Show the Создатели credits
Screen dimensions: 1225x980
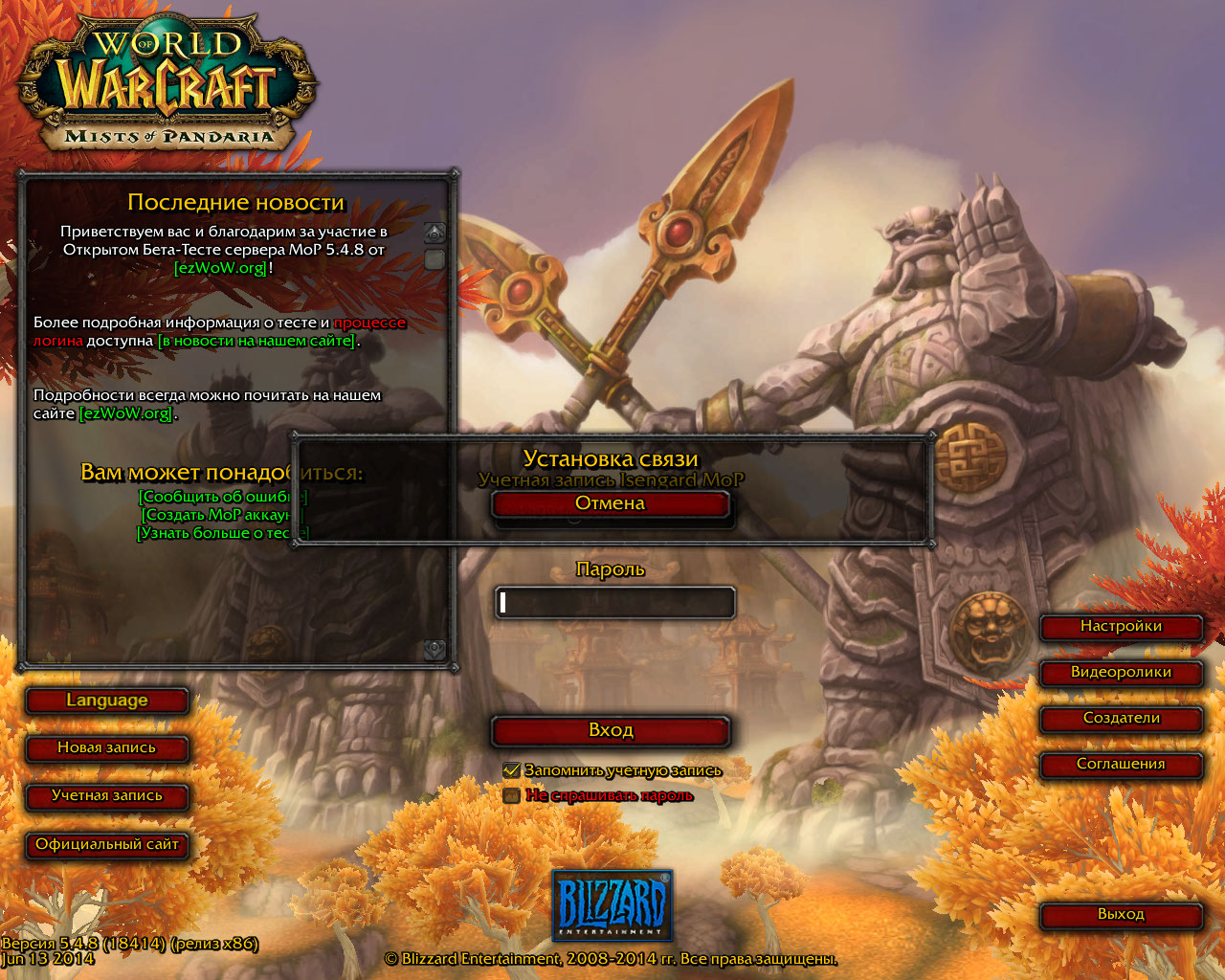pyautogui.click(x=1121, y=719)
